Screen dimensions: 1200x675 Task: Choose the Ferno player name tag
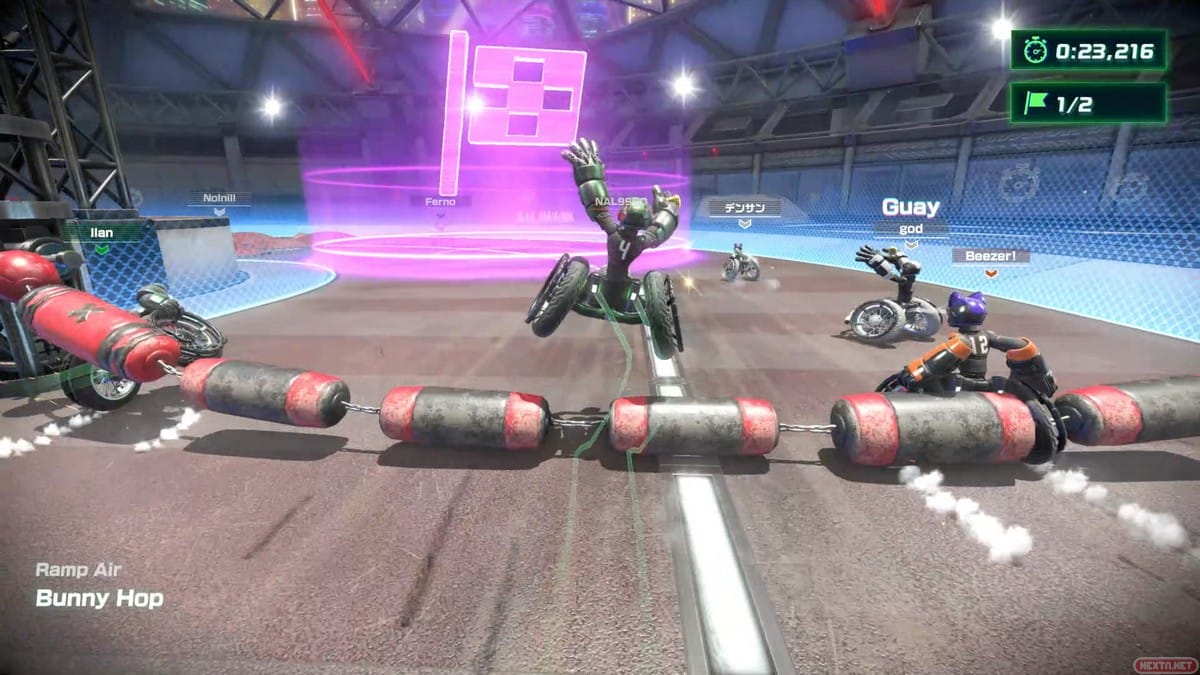click(439, 202)
